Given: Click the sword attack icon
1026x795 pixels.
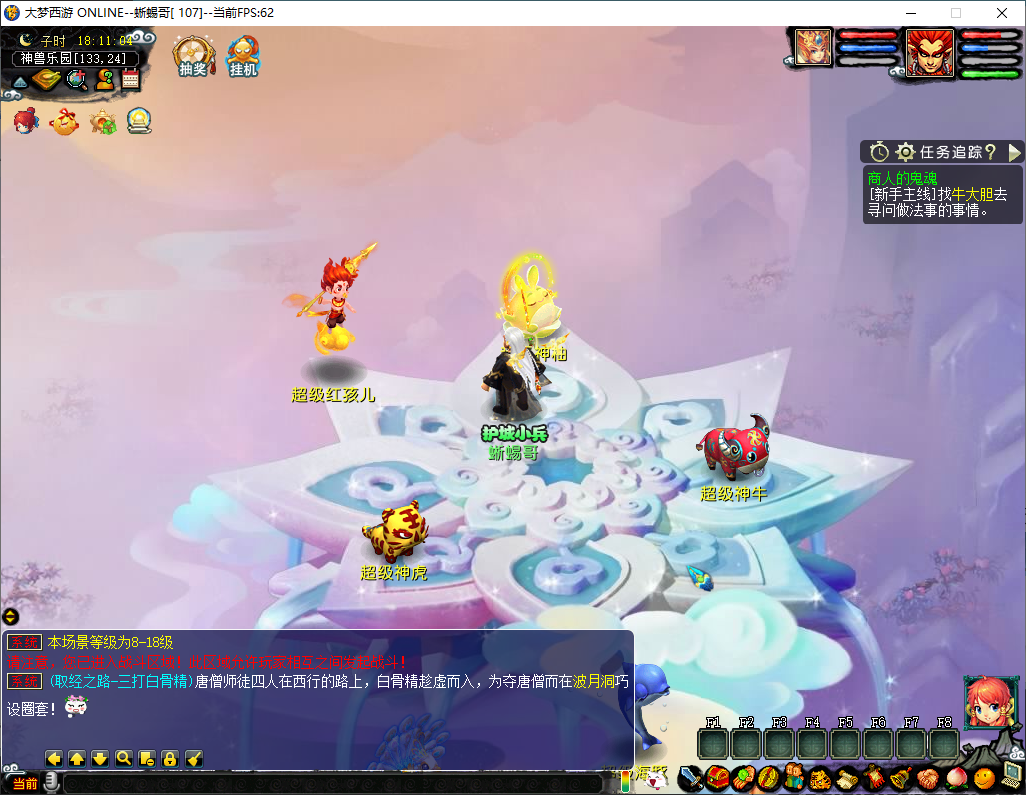Looking at the screenshot, I should (689, 777).
